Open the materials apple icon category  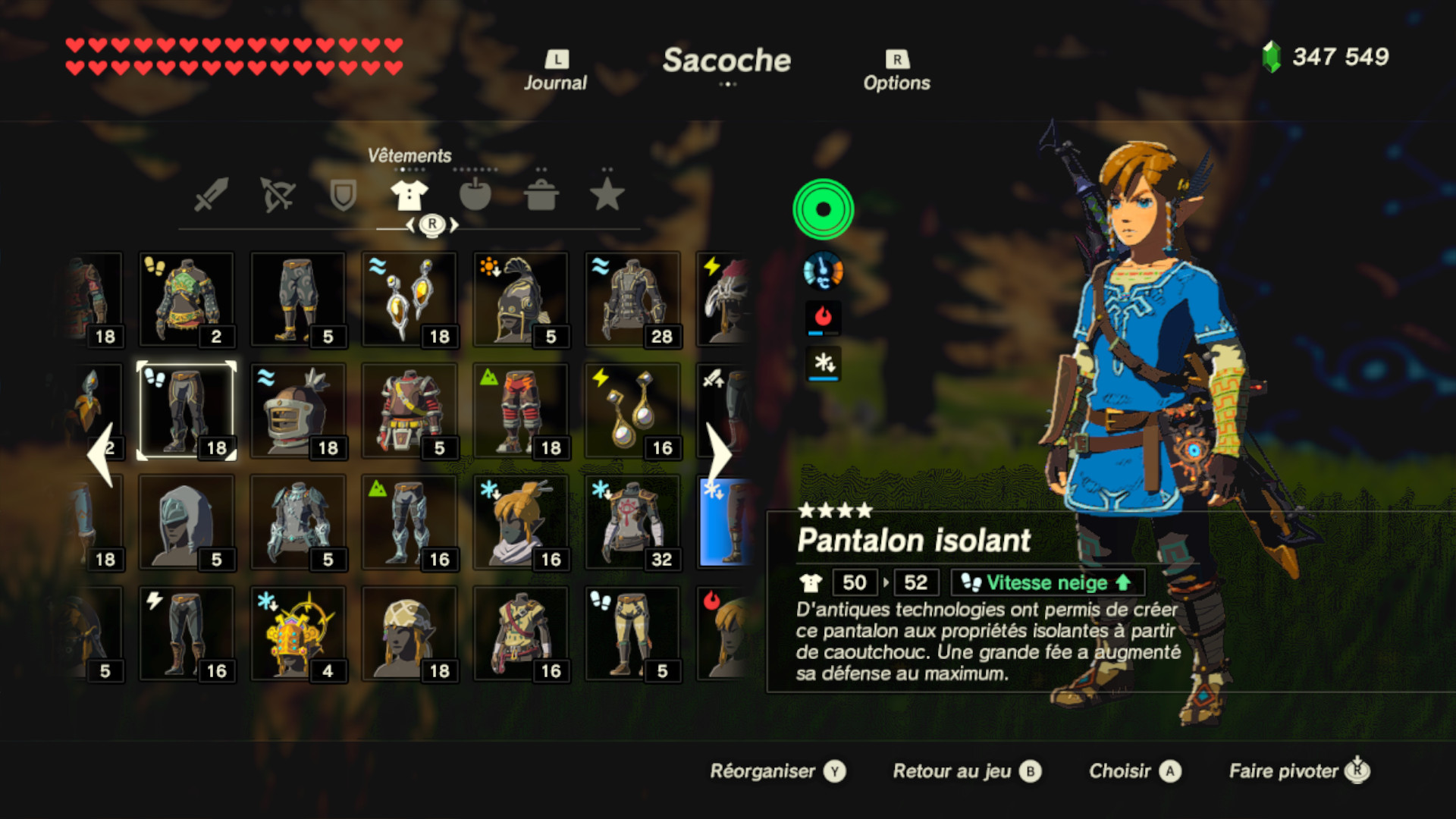click(475, 194)
